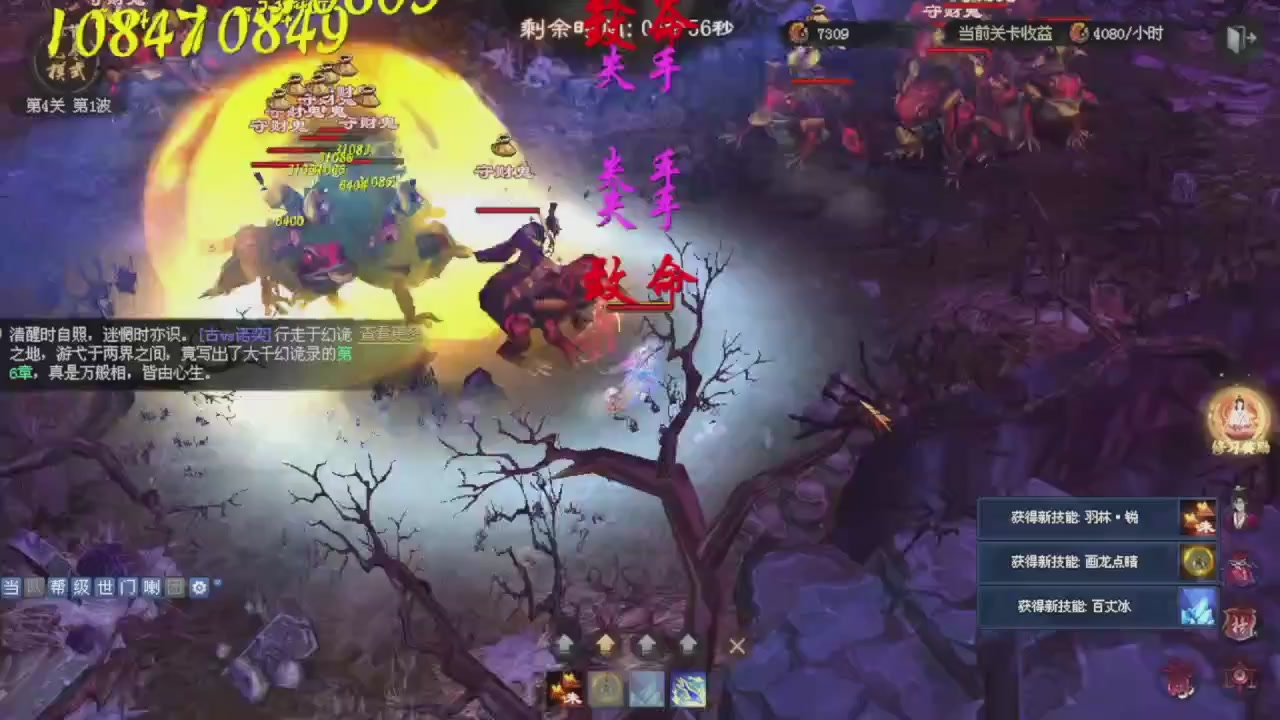Use the blue ice skill at the far right hotbar

click(x=687, y=688)
